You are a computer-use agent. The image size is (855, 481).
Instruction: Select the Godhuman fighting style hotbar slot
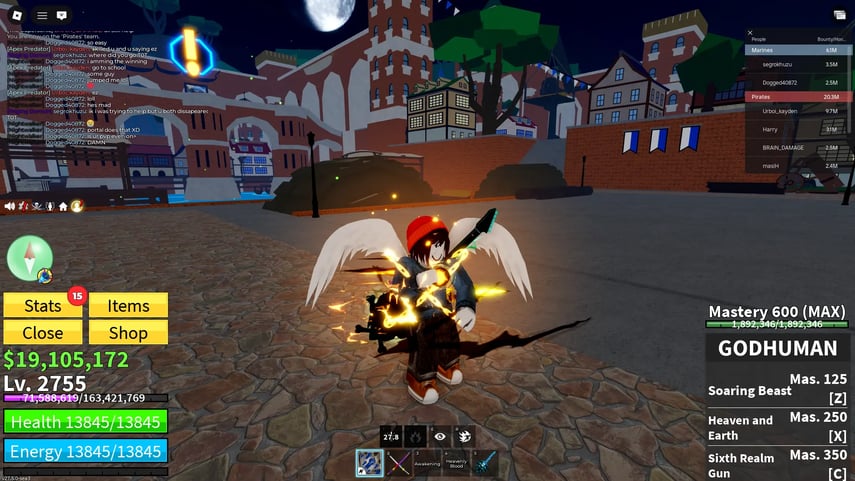(369, 464)
